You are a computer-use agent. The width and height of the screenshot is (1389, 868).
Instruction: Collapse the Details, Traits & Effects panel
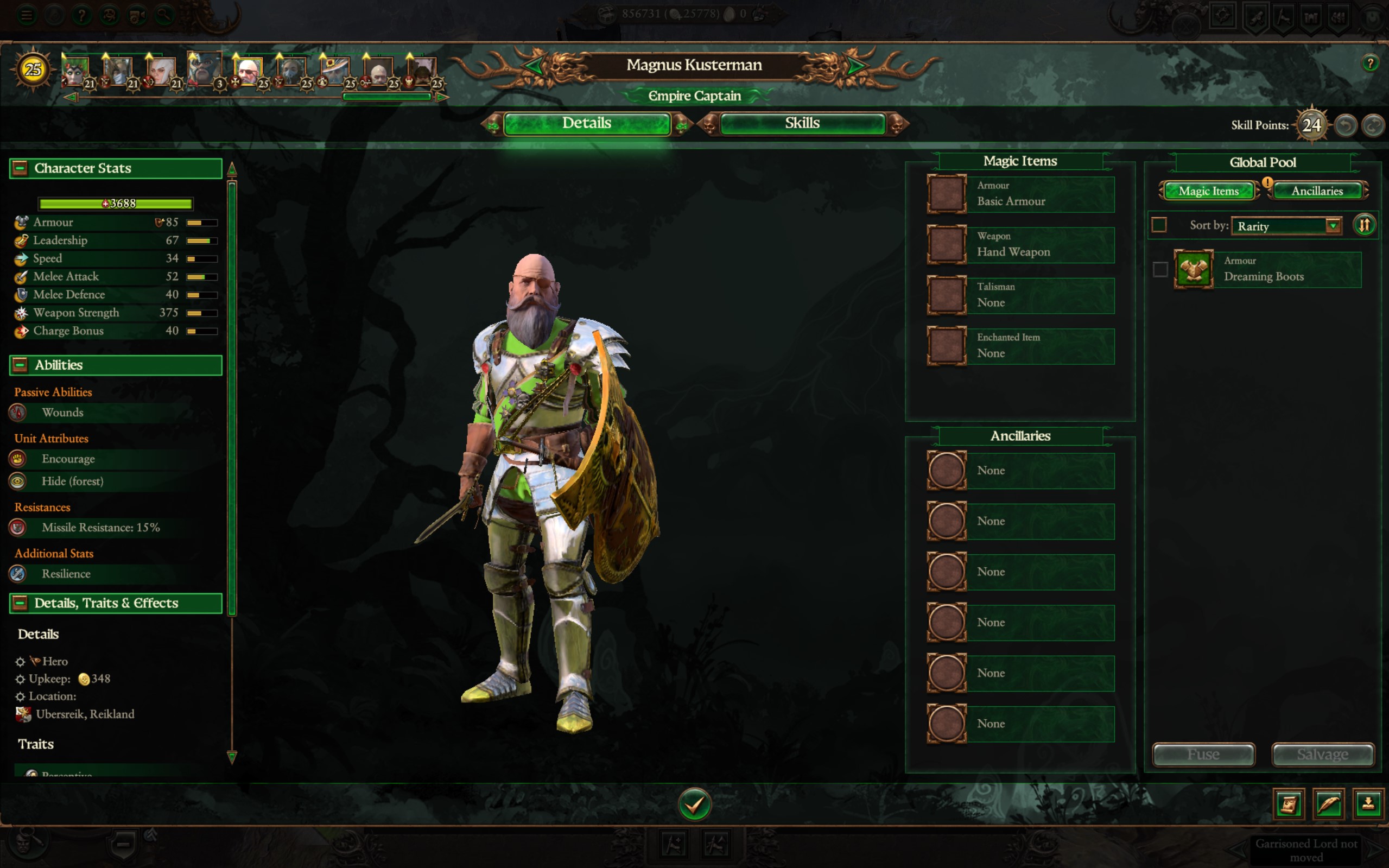click(21, 603)
